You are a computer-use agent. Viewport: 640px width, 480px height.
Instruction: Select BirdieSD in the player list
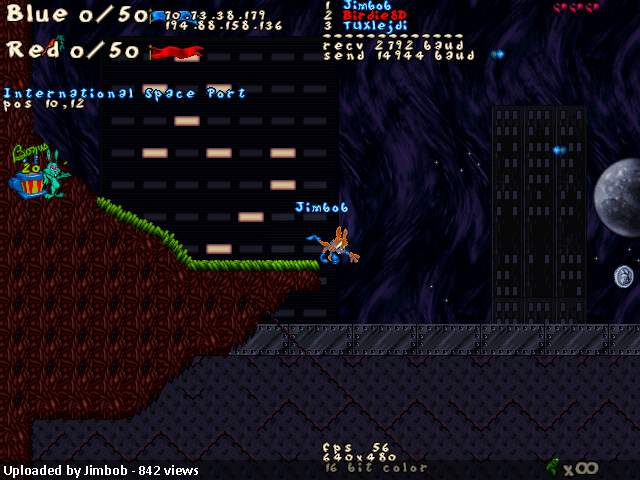(373, 16)
